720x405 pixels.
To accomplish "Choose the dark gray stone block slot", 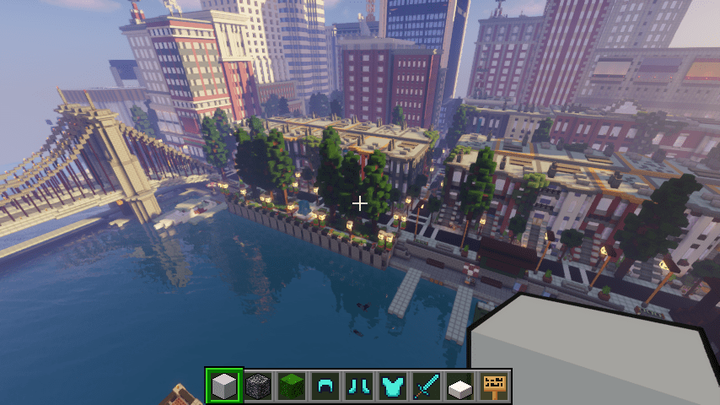I will pyautogui.click(x=258, y=386).
